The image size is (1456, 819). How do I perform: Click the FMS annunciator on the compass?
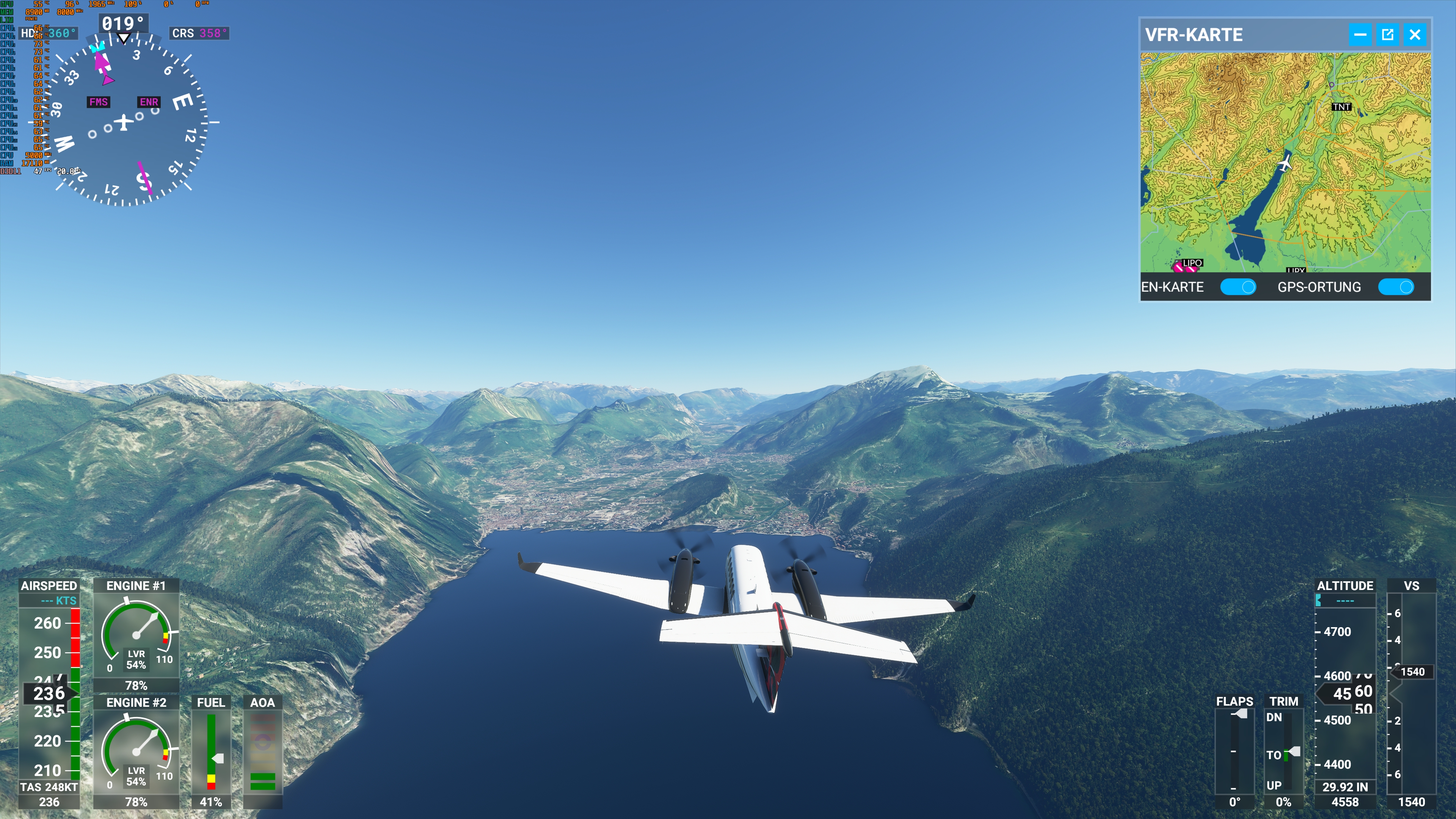[x=98, y=103]
